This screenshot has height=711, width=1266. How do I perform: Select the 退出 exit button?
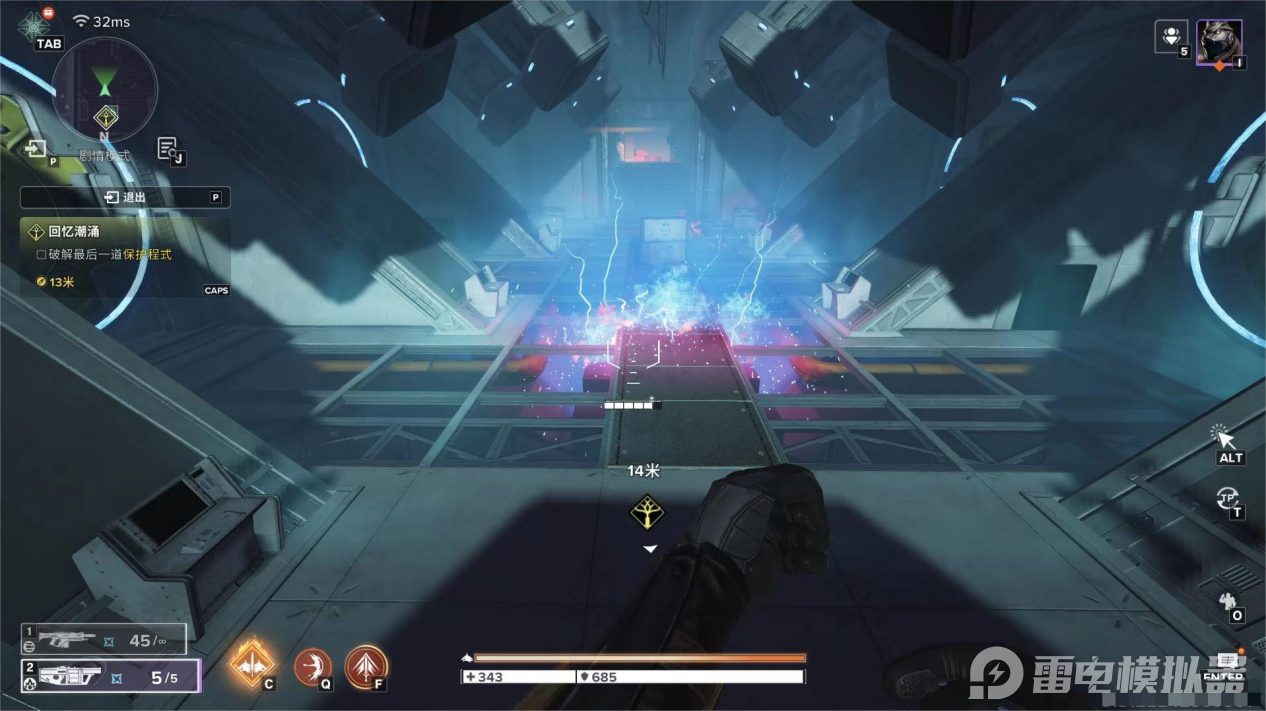point(125,197)
